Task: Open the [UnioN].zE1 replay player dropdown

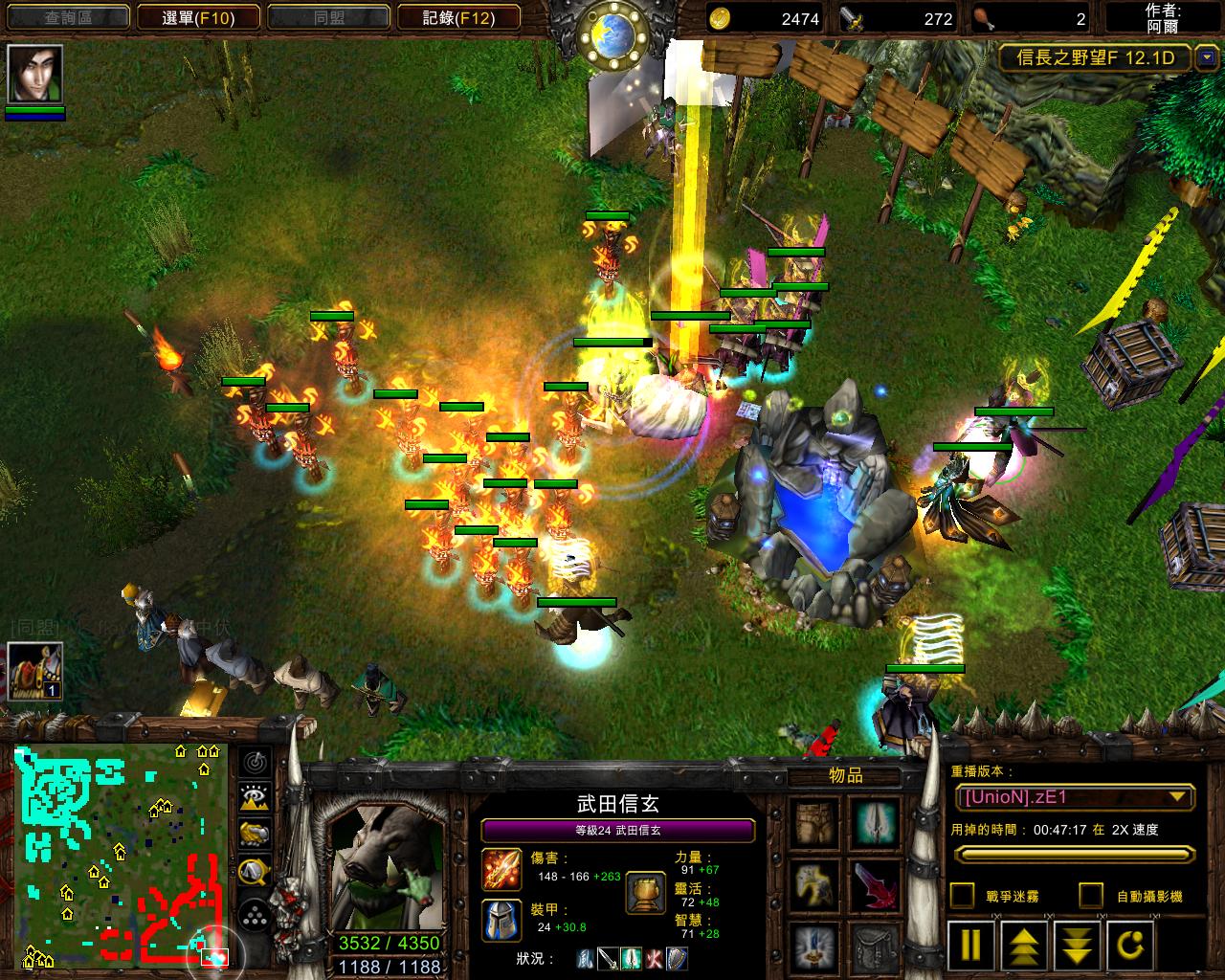Action: click(x=1075, y=797)
